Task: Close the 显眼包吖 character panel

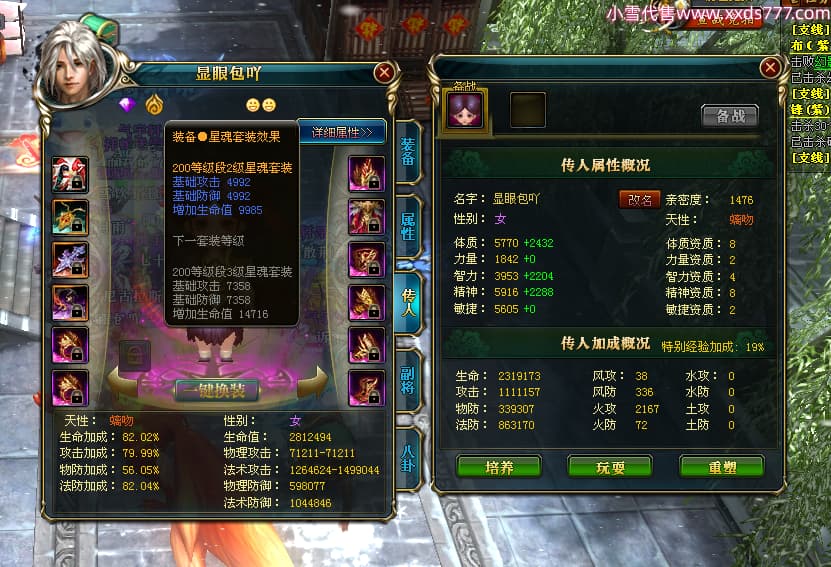Action: click(x=384, y=73)
